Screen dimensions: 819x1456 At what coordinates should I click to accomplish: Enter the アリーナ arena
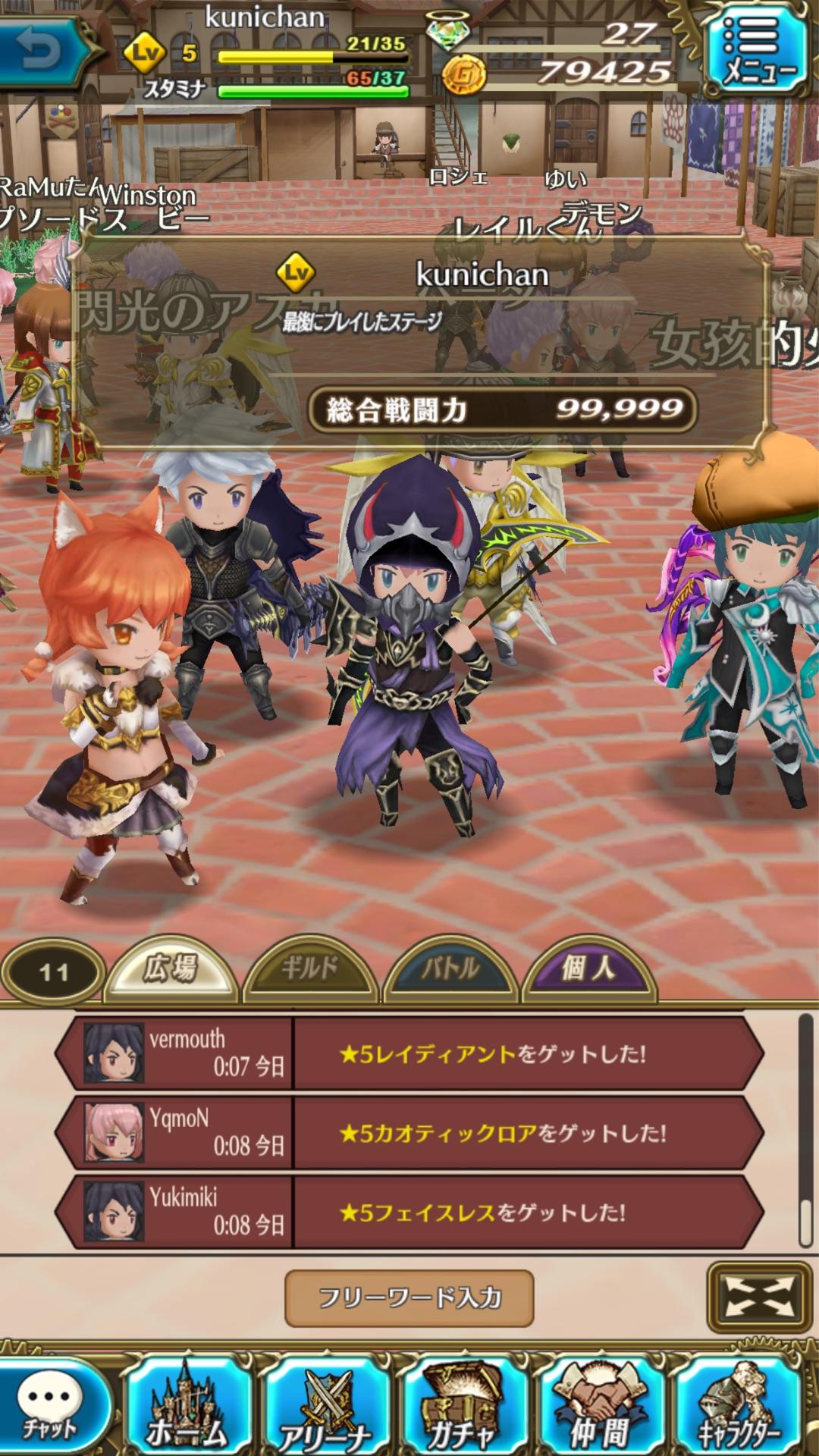[x=326, y=1407]
